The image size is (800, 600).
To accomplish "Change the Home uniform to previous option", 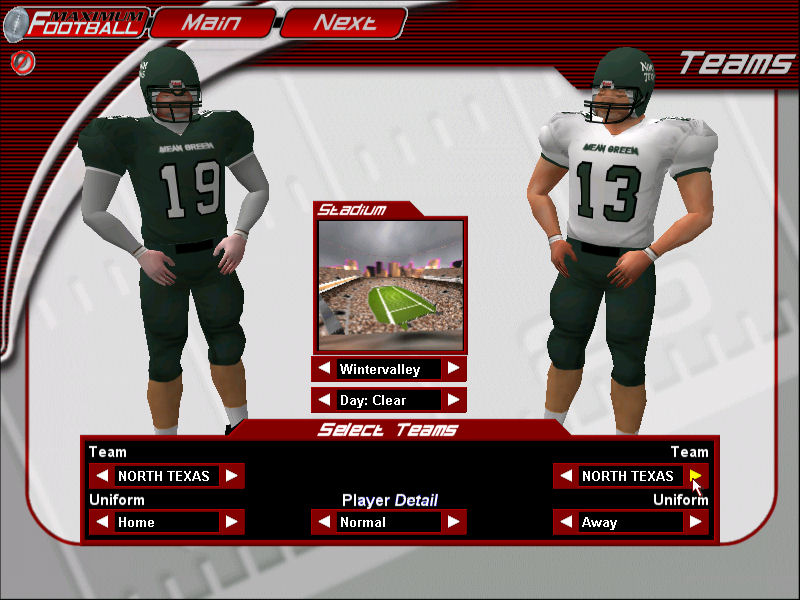I will [101, 522].
